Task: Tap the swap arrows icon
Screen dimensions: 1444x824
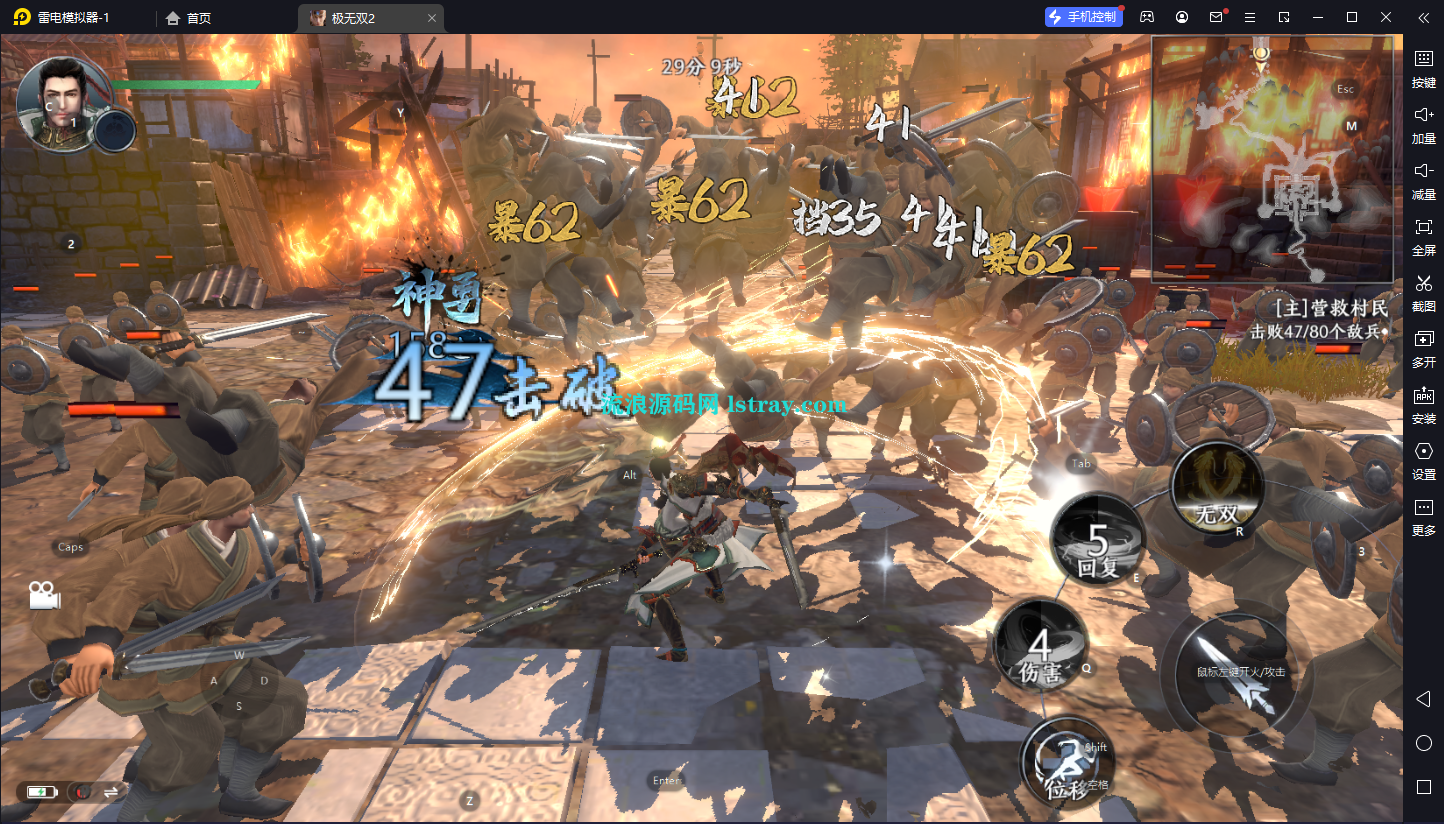Action: pos(111,791)
